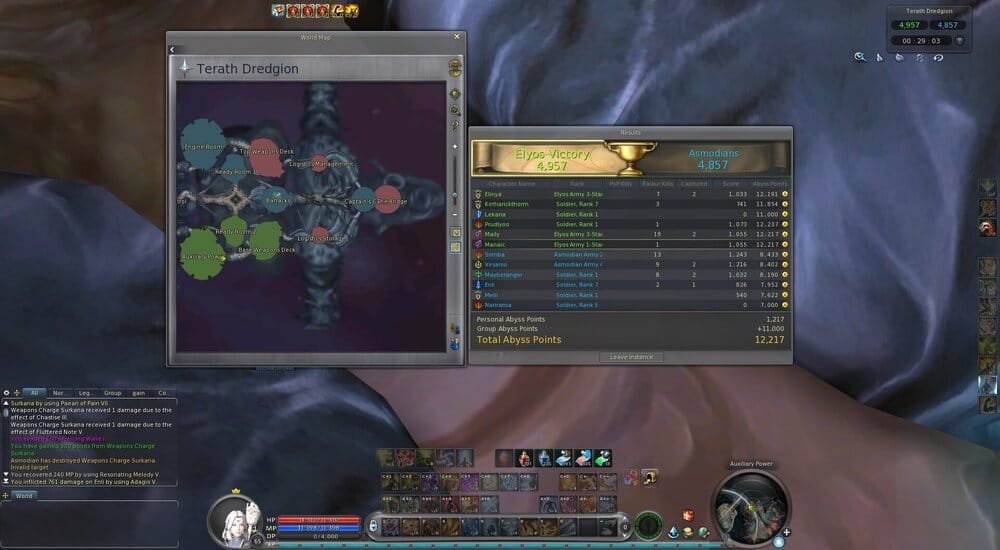Click the Auxiliary Power gauge
This screenshot has width=1000, height=550.
coord(751,507)
